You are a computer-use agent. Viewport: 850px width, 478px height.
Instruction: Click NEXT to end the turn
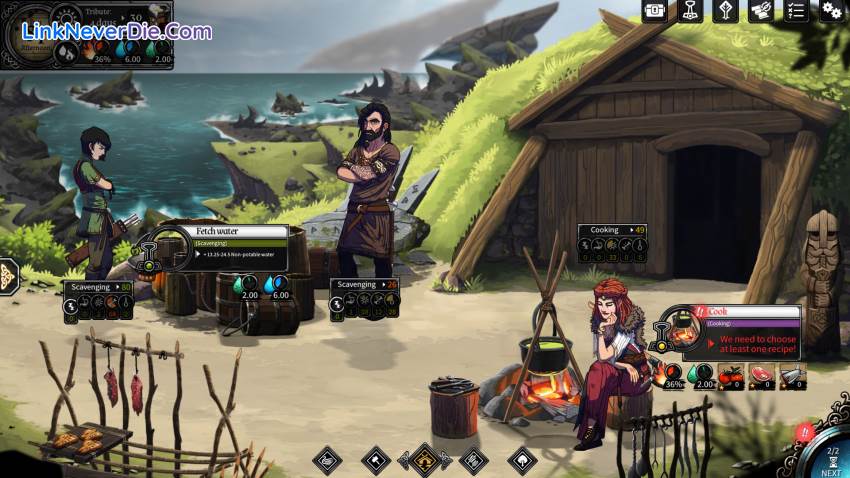click(832, 464)
